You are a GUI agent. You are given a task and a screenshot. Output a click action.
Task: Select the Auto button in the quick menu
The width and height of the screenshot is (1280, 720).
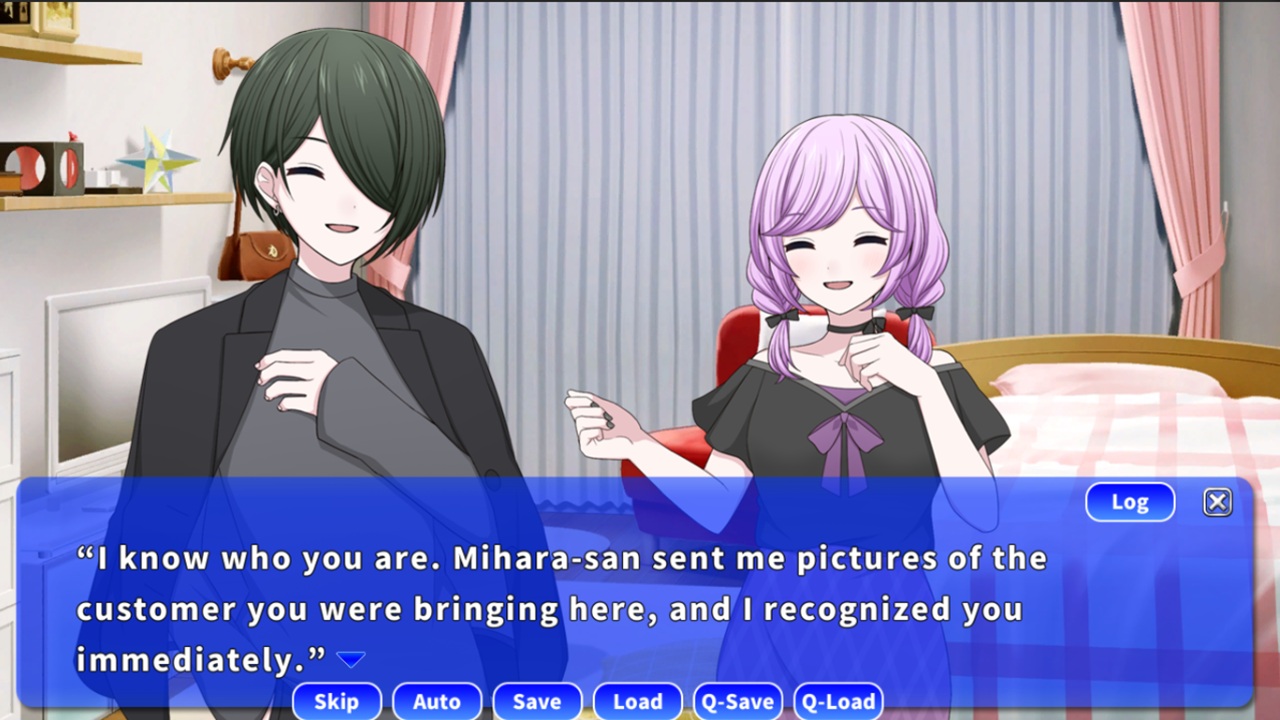437,701
